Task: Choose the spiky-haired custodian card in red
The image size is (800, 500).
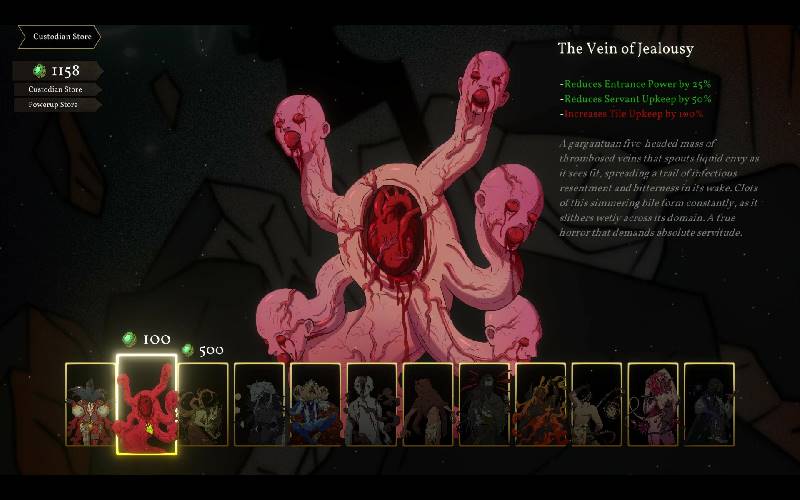Action: pos(90,404)
